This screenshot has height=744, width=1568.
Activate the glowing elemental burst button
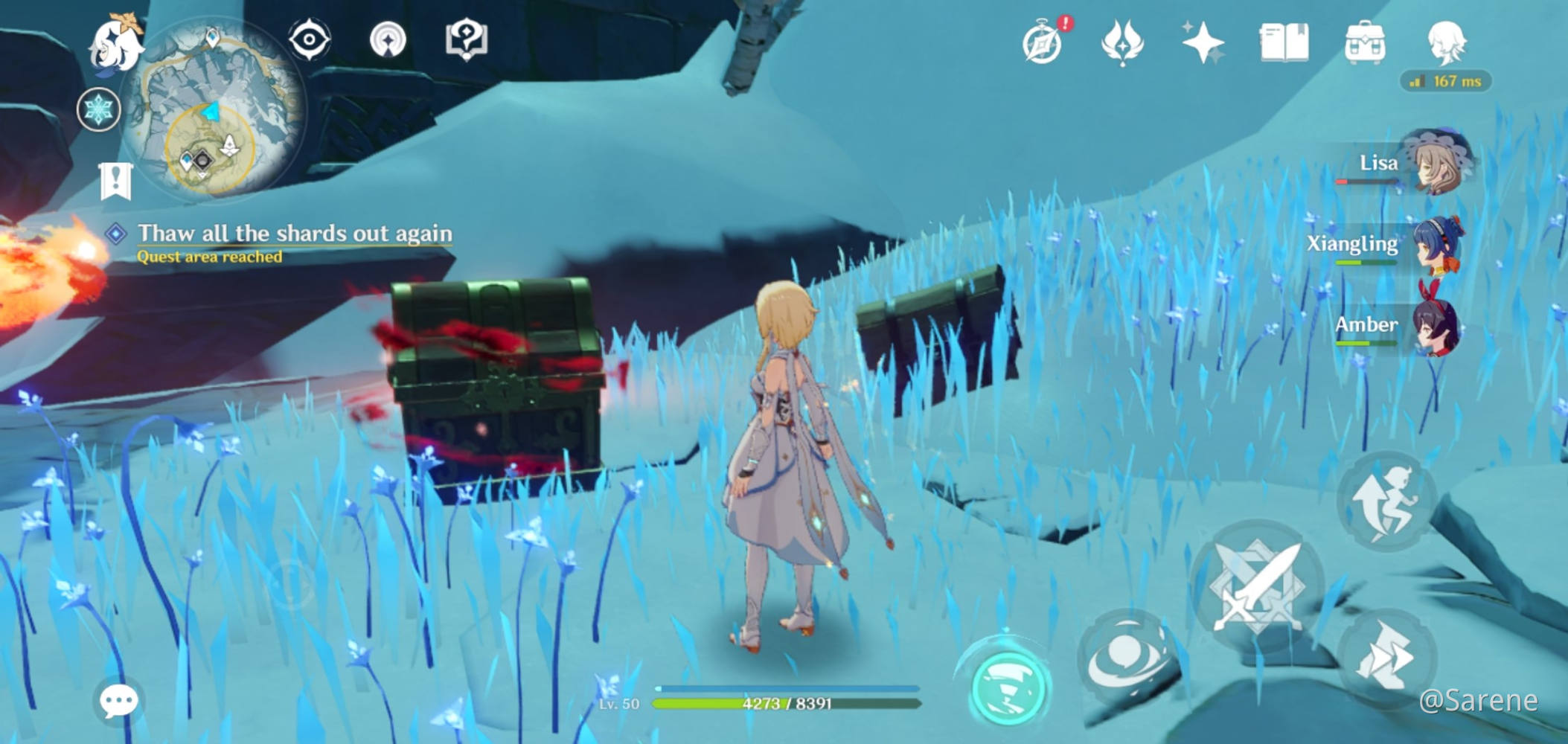[1010, 686]
